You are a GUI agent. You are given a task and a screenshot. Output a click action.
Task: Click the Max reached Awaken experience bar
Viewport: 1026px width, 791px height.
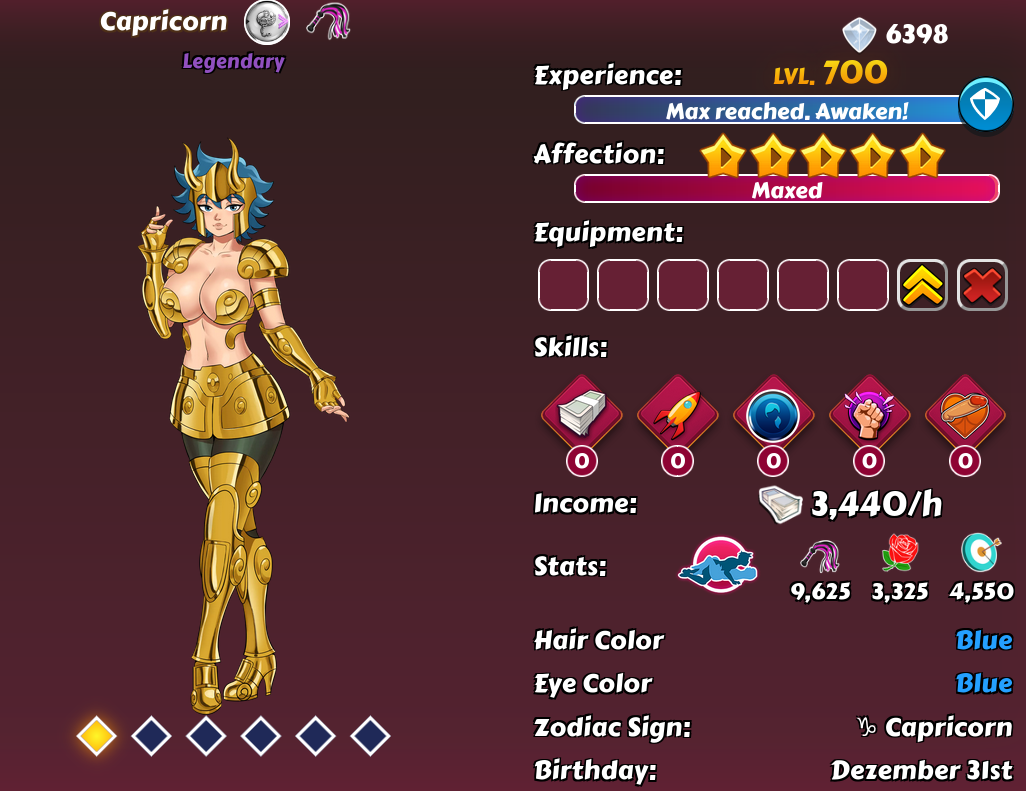(x=768, y=111)
